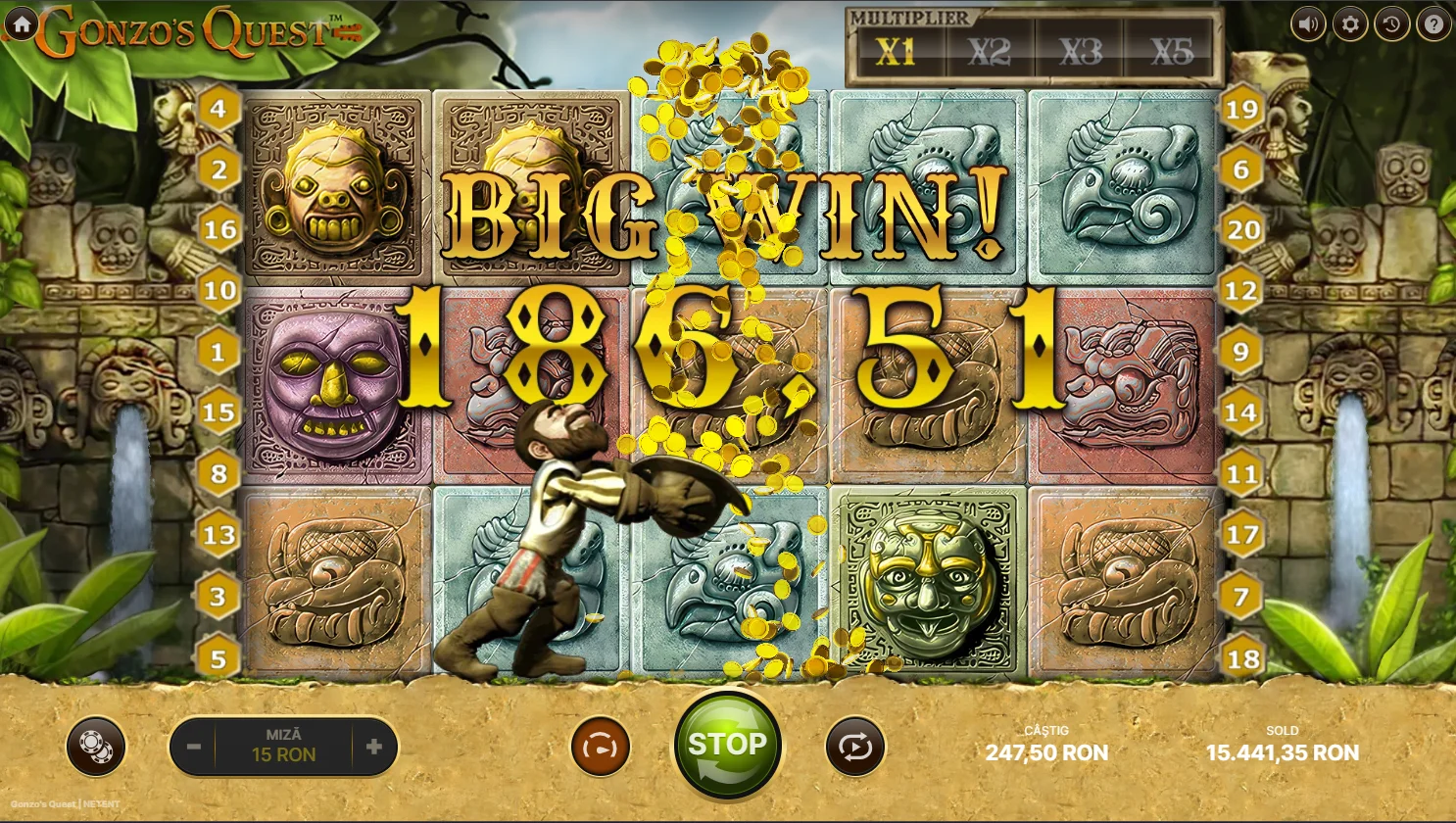1456x823 pixels.
Task: Open settings with the gear icon
Action: tap(1350, 24)
